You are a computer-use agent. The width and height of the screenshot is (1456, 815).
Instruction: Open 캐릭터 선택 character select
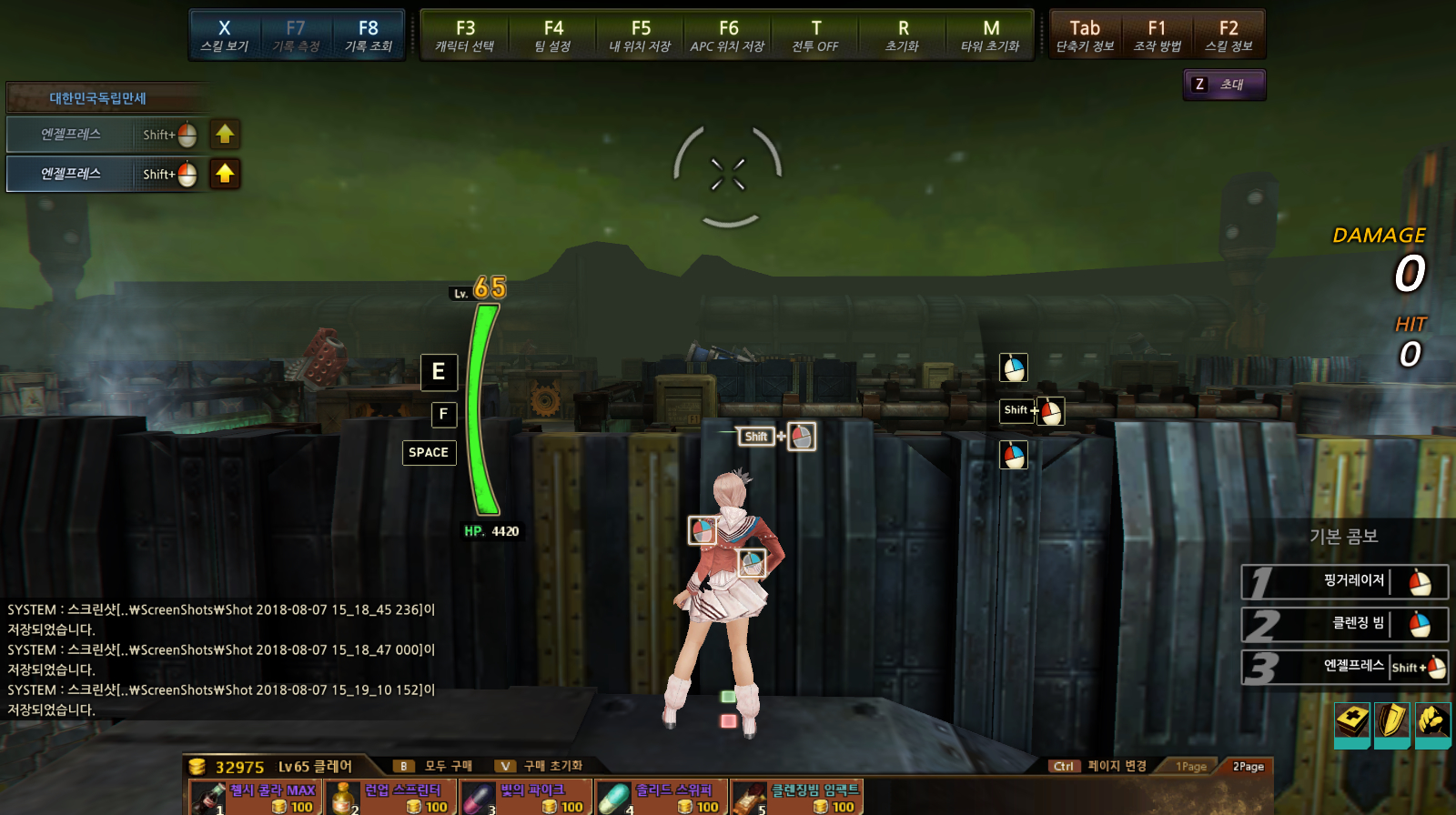click(465, 35)
